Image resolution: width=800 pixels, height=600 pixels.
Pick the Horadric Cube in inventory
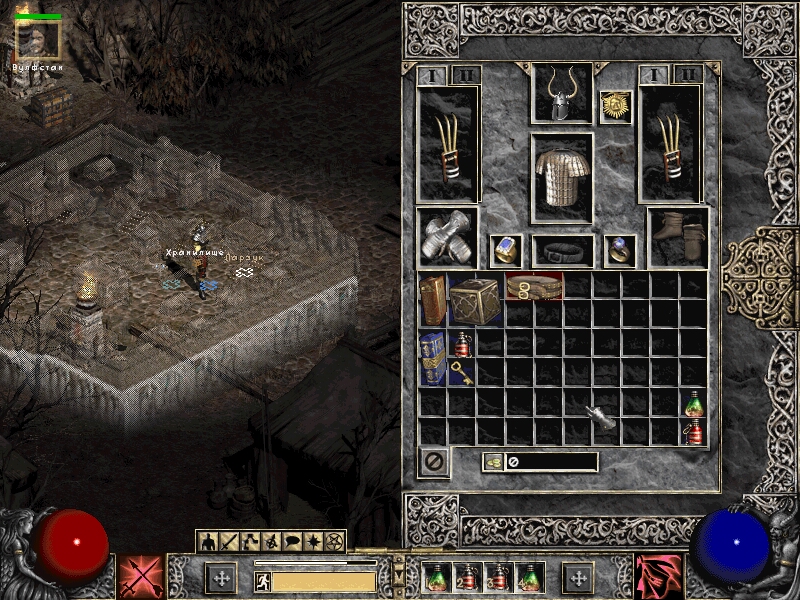point(476,299)
